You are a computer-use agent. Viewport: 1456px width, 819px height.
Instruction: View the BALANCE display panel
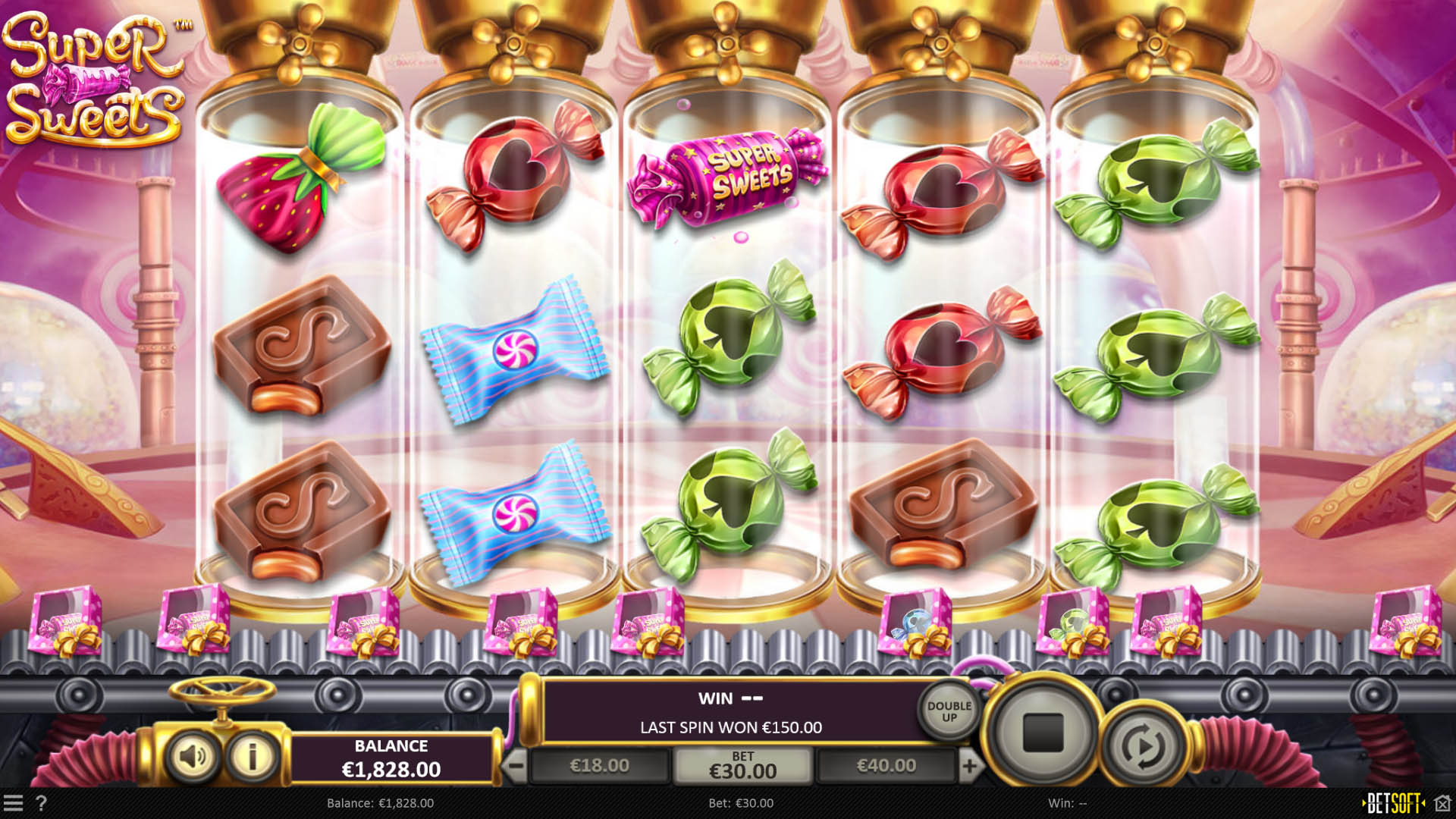tap(391, 756)
